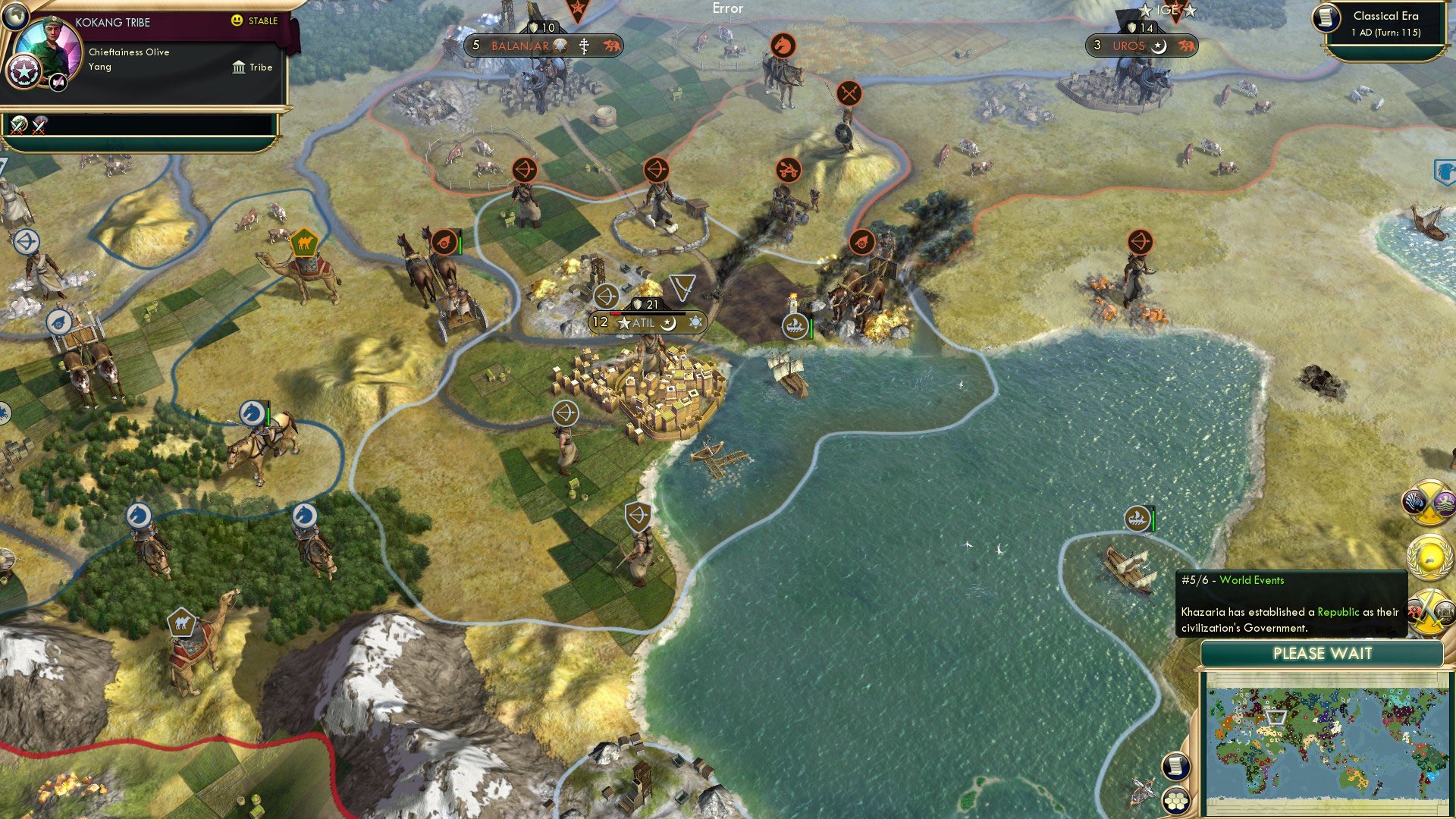Image resolution: width=1456 pixels, height=819 pixels.
Task: Click the PLEASE WAIT banner
Action: click(x=1323, y=654)
